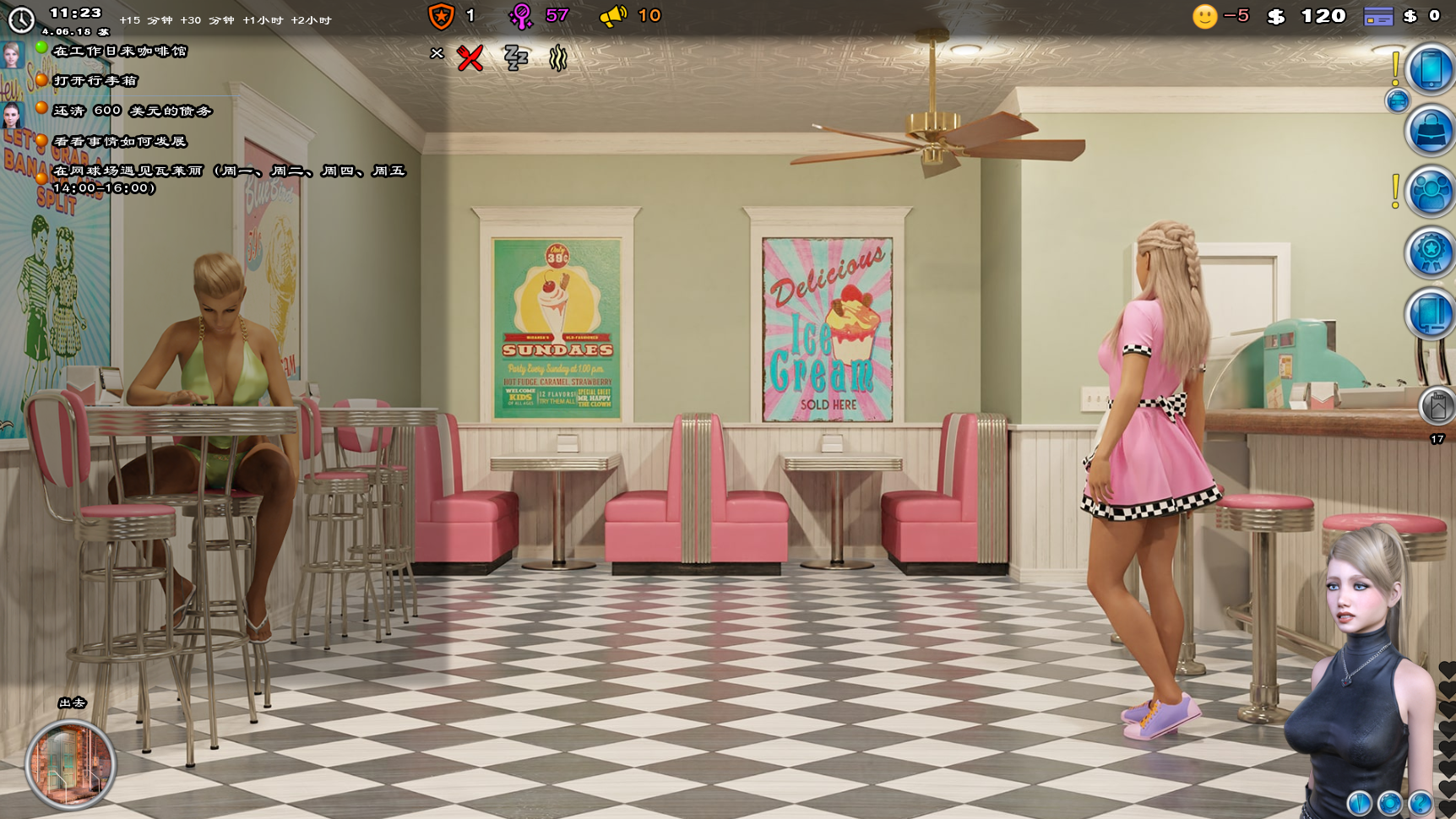The image size is (1456, 819).
Task: Click the small x beside status icons
Action: tap(437, 53)
